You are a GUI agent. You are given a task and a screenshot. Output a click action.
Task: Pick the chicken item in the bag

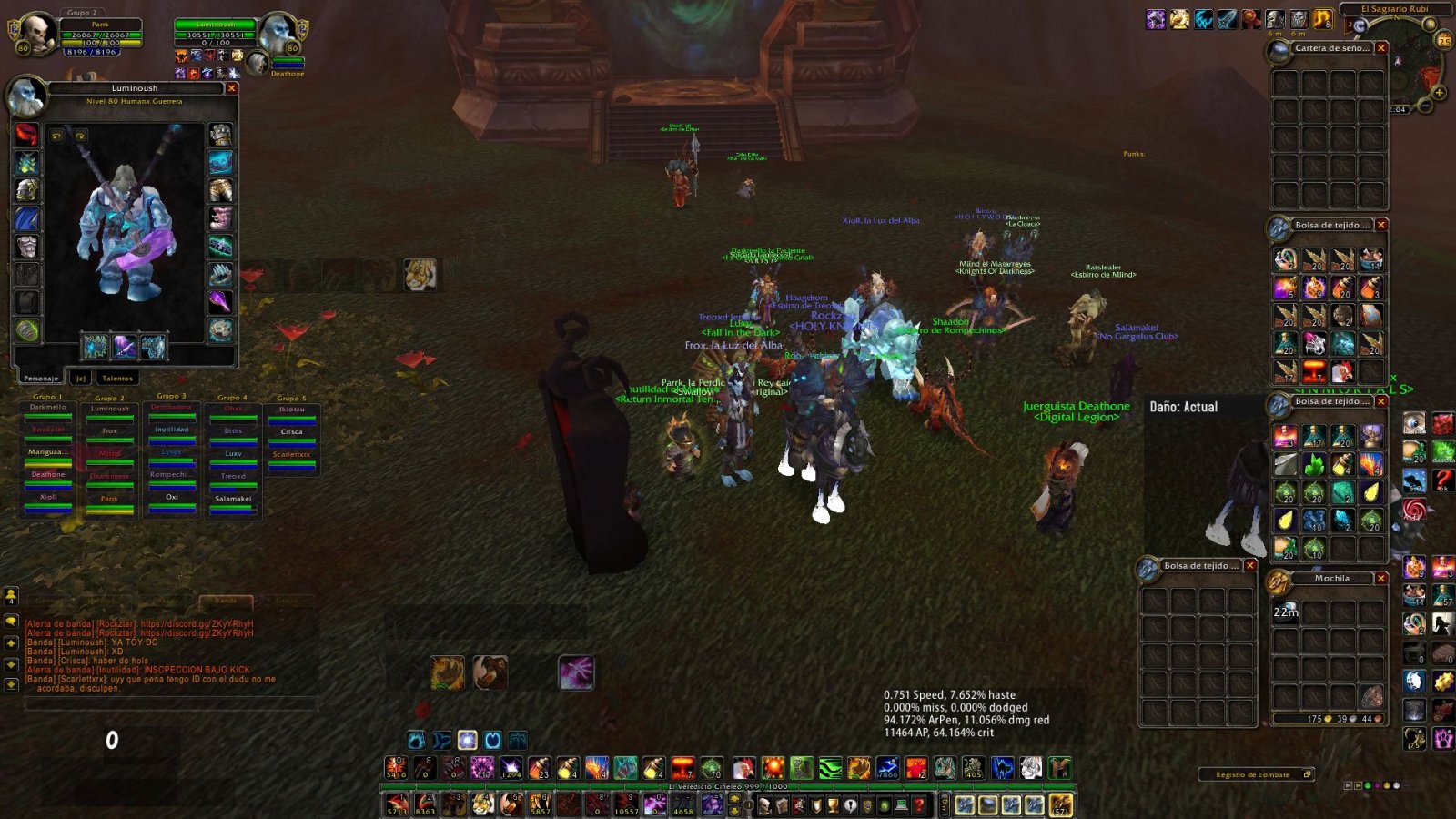pos(1342,371)
